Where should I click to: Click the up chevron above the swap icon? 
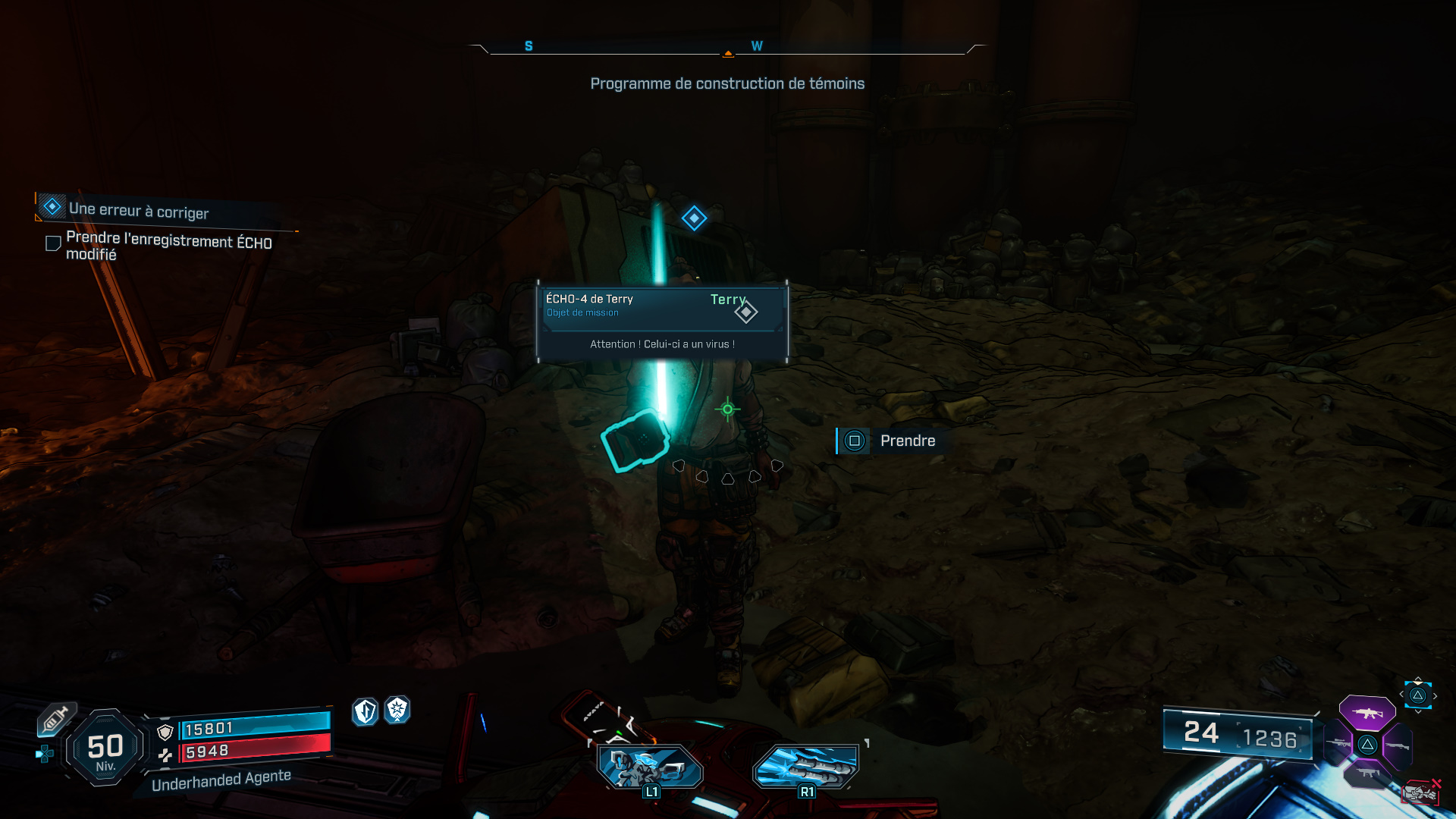(1418, 677)
